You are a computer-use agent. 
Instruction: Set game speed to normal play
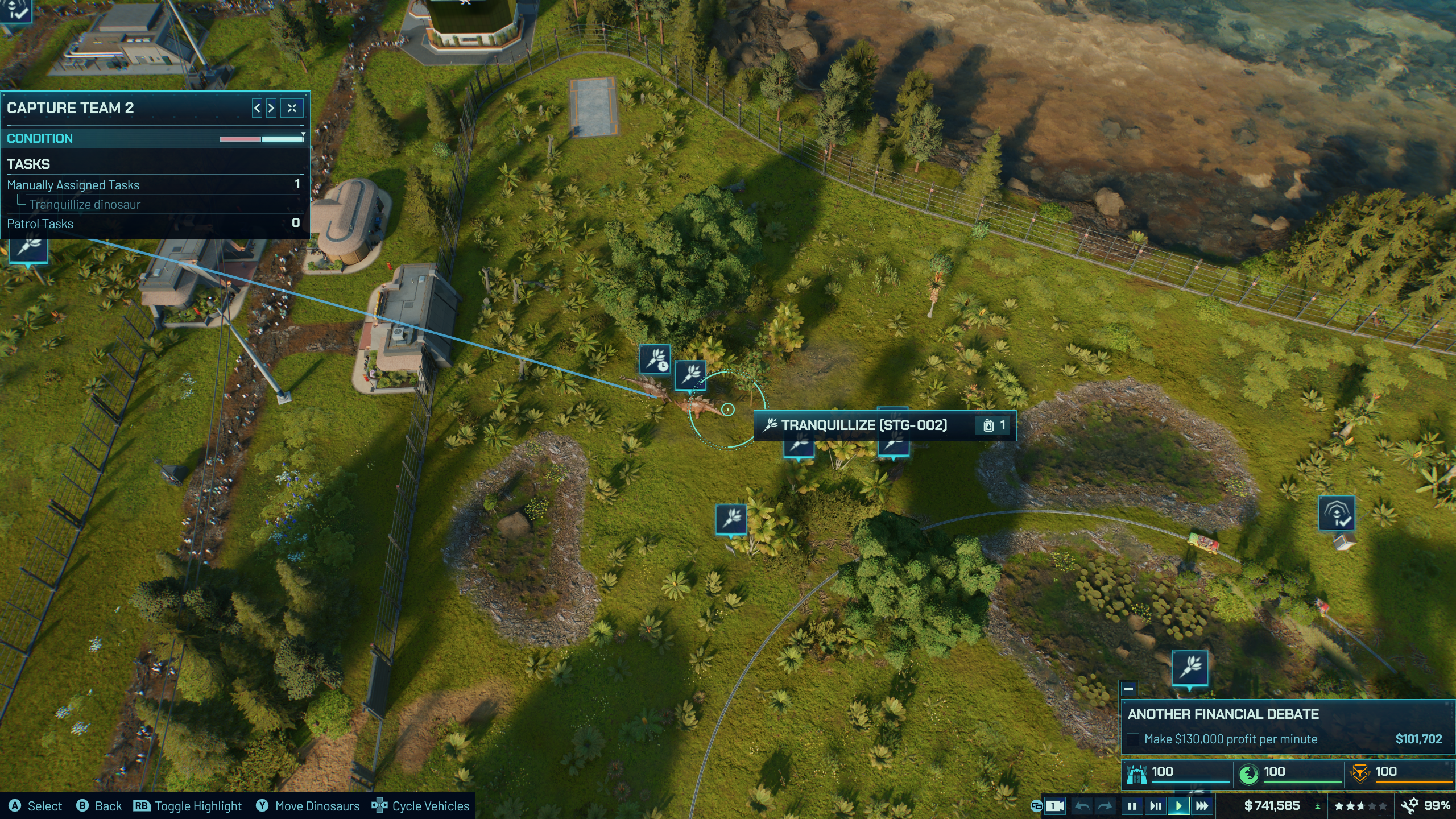(x=1178, y=806)
